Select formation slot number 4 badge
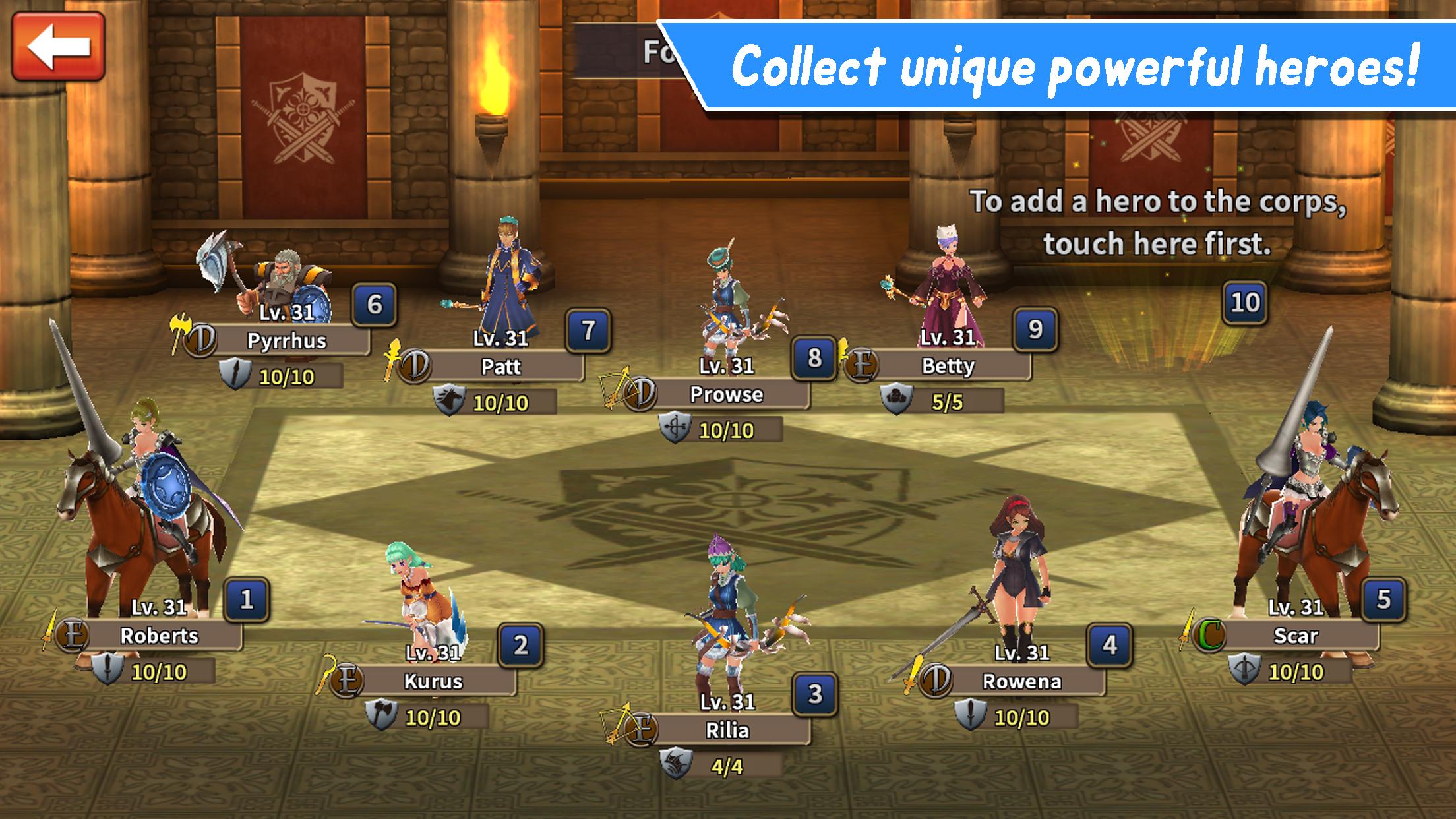The image size is (1456, 819). (1110, 645)
